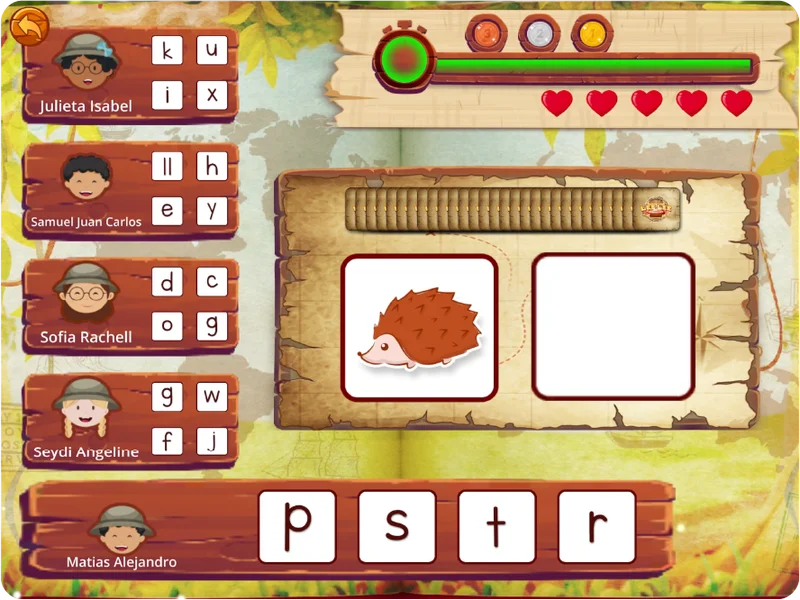Choose the letter s tile
Screen dimensions: 800x600
(x=397, y=526)
